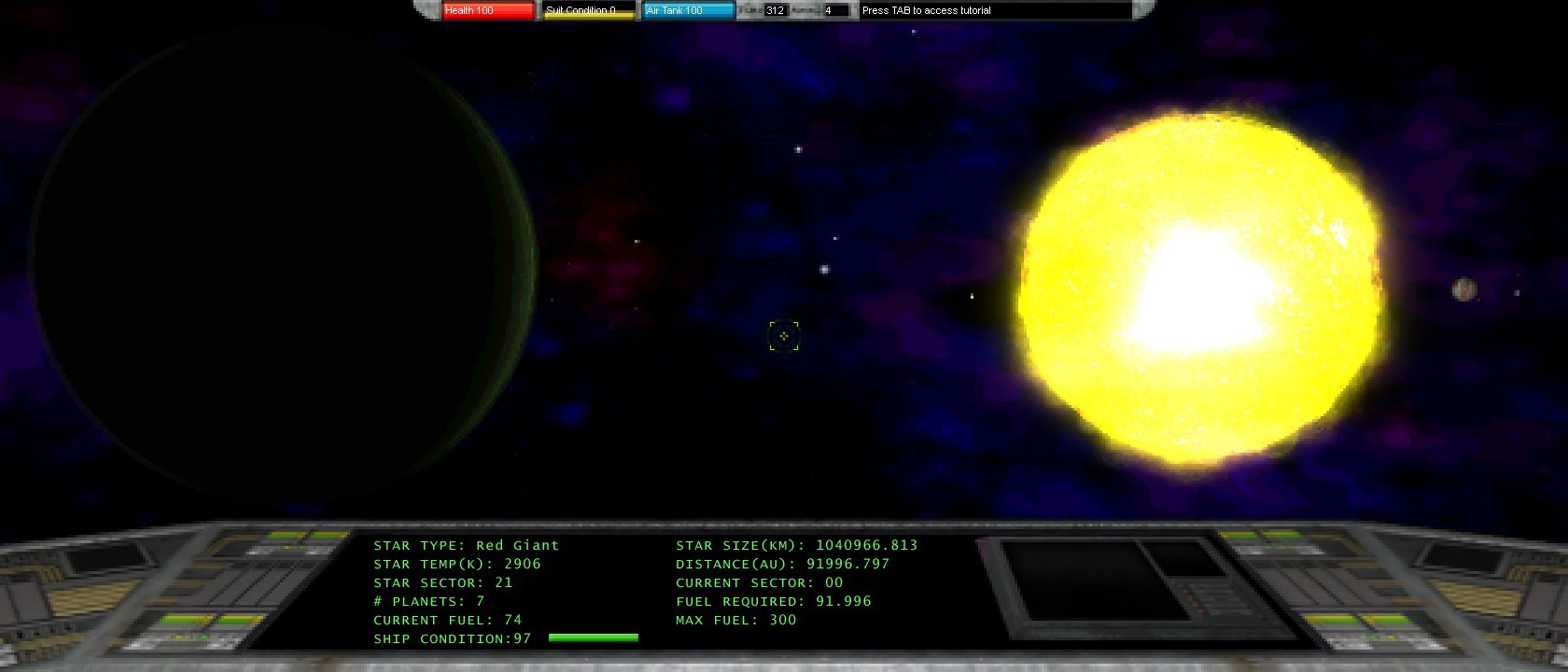
Task: Click the targeting crosshair reticle
Action: pos(784,336)
